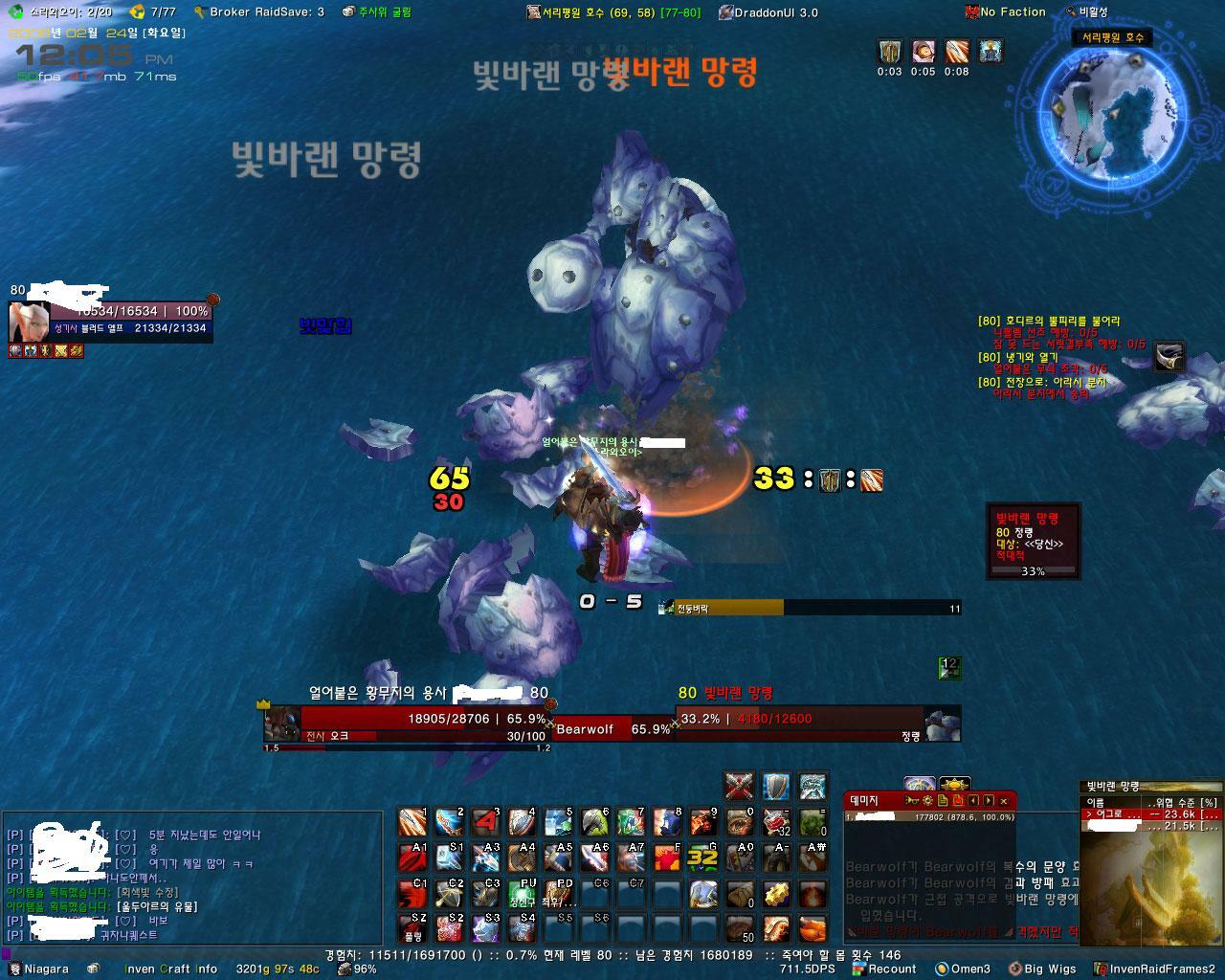Viewport: 1225px width, 980px height.
Task: Click the Niagara addon icon in status bar
Action: click(x=16, y=969)
